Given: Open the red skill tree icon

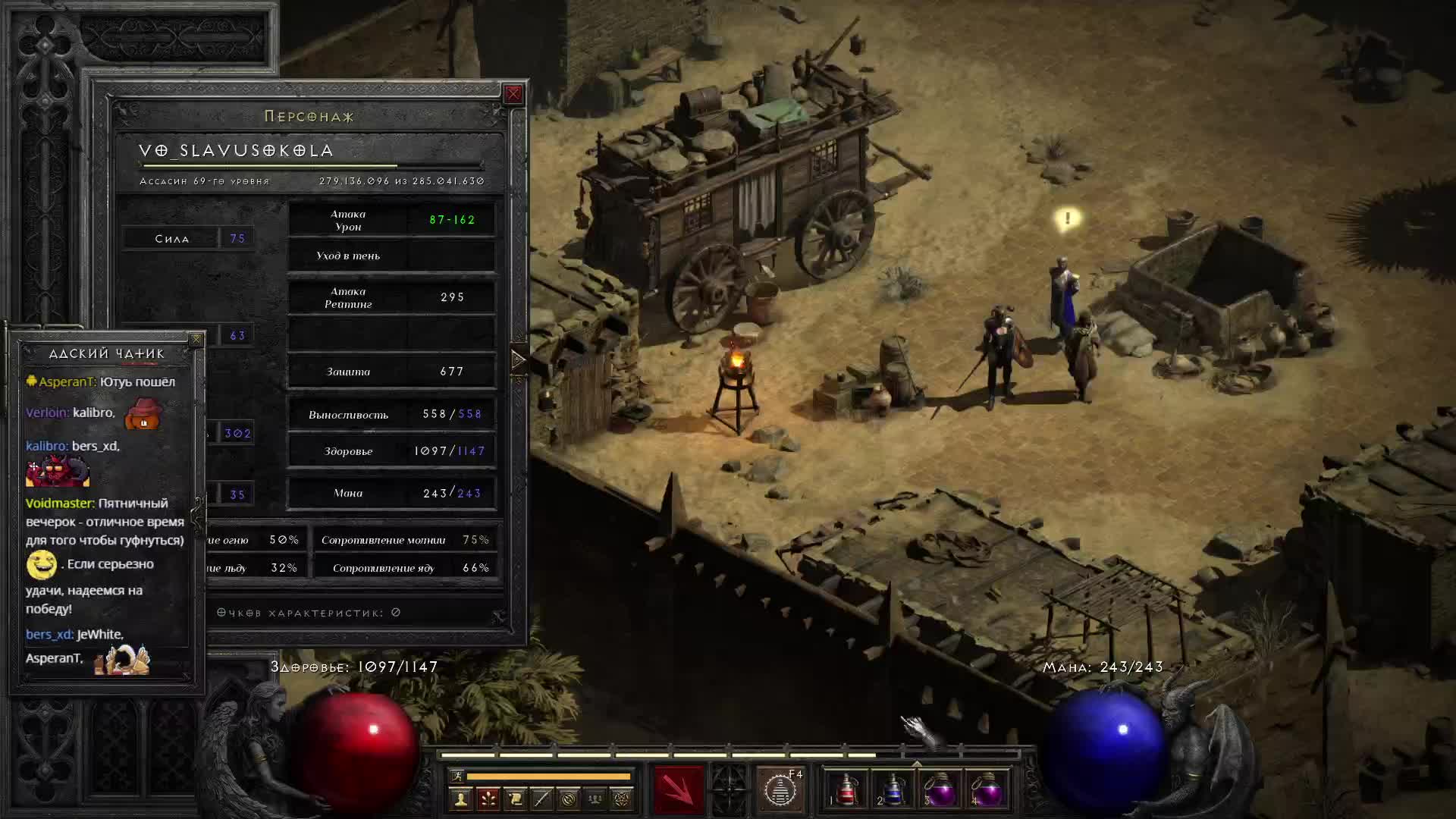Looking at the screenshot, I should (488, 799).
